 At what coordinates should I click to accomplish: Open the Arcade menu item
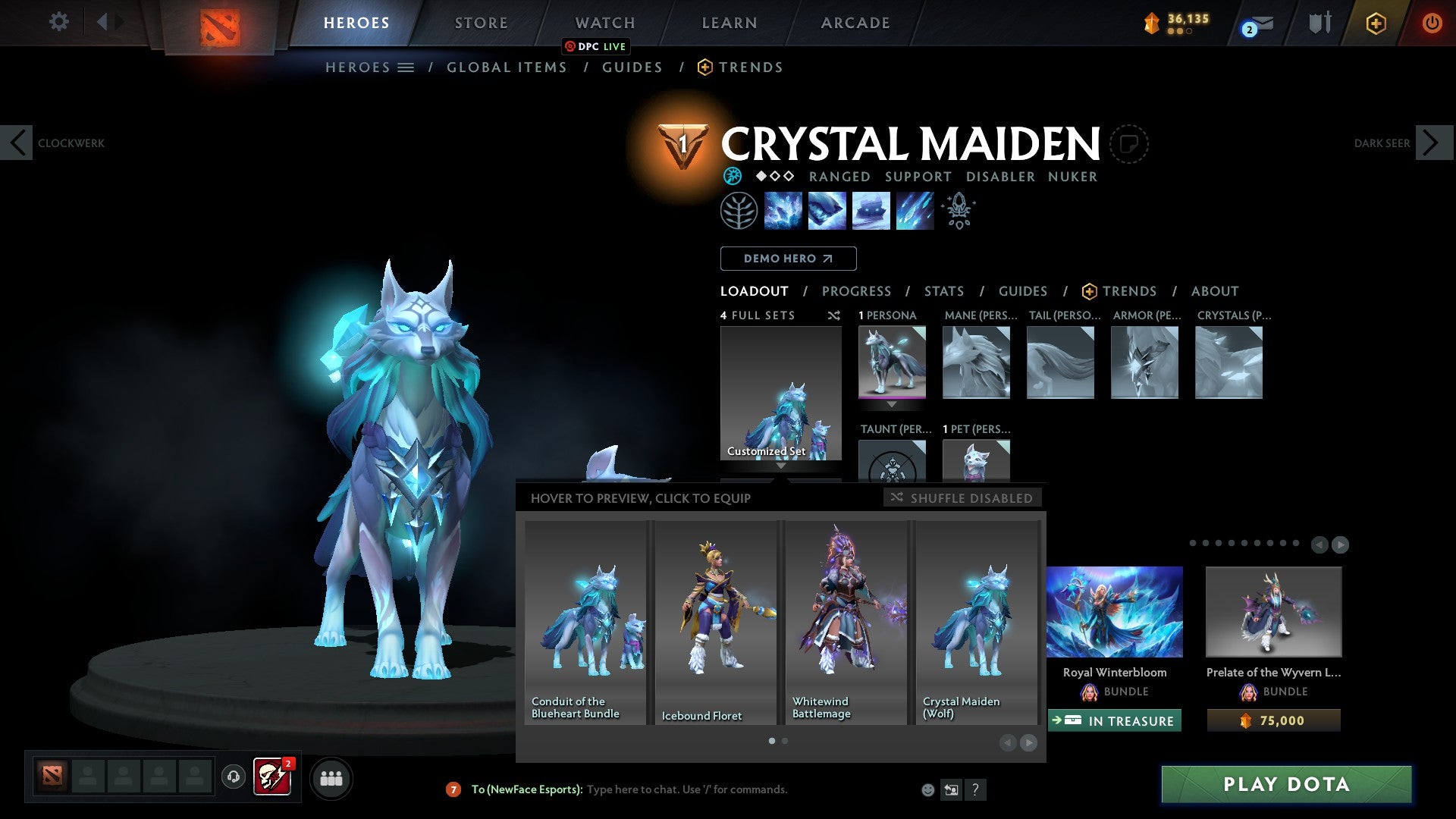tap(855, 22)
